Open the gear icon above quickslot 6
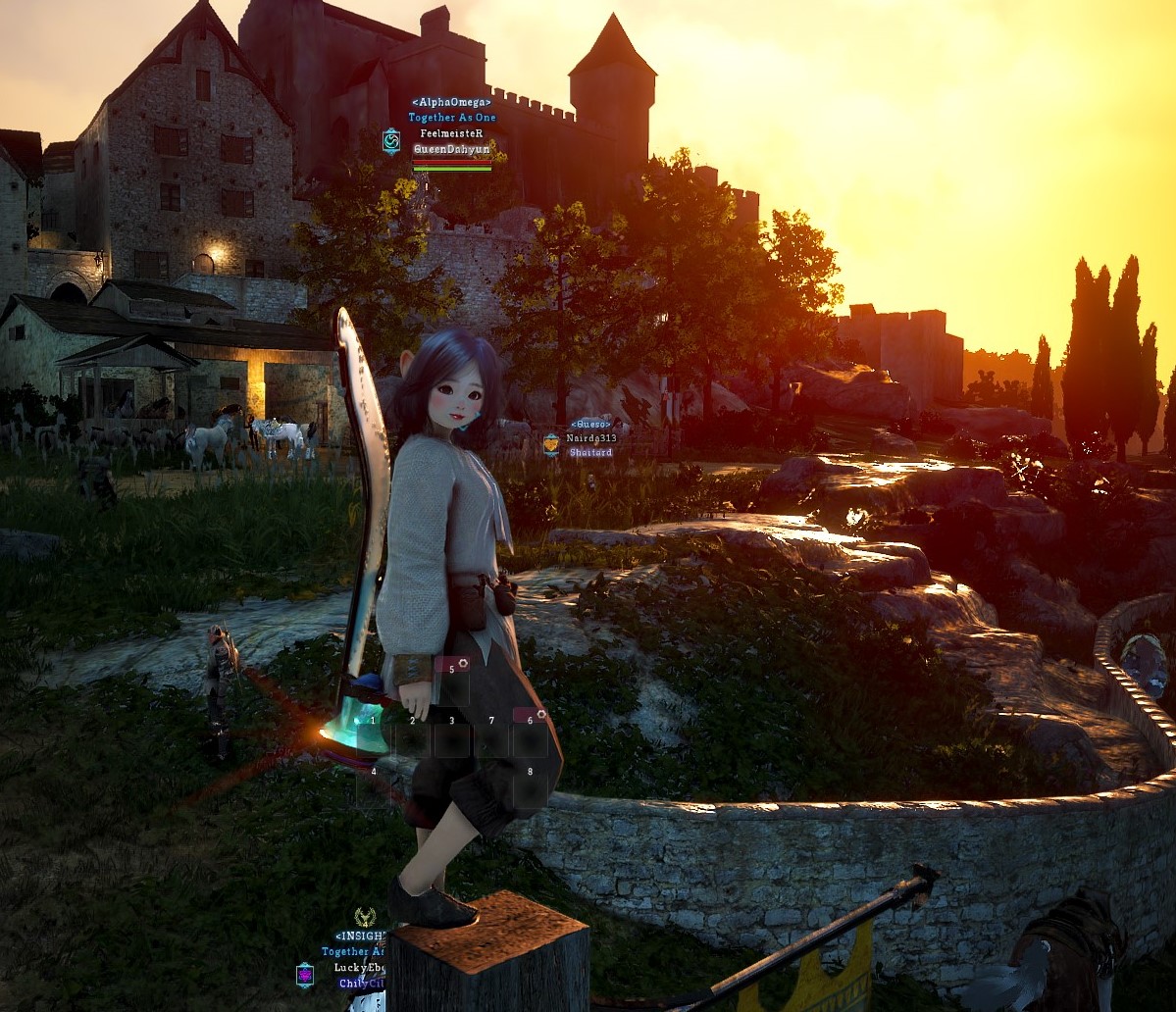 pyautogui.click(x=540, y=715)
